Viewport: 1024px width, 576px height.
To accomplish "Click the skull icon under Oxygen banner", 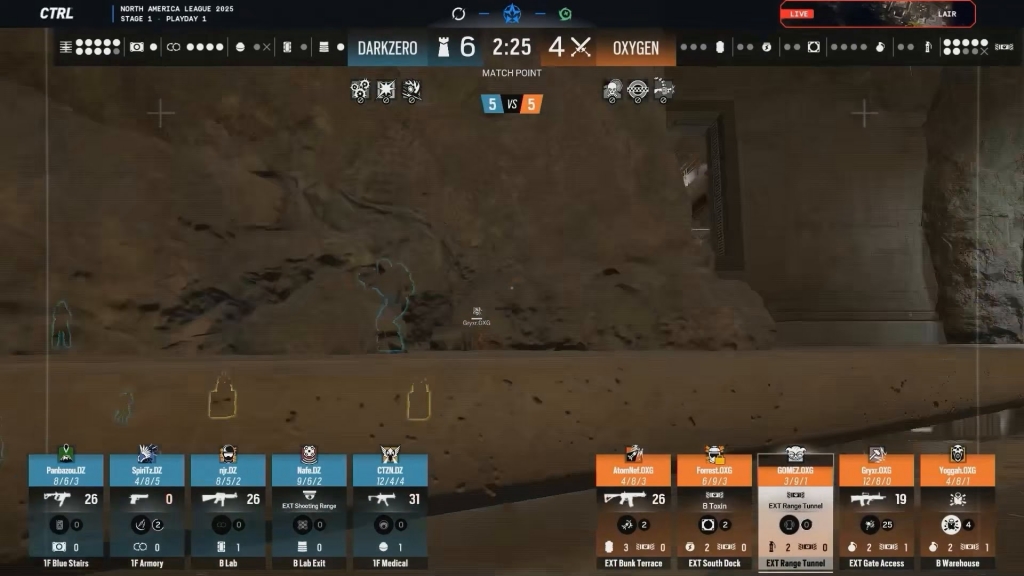I will [612, 92].
